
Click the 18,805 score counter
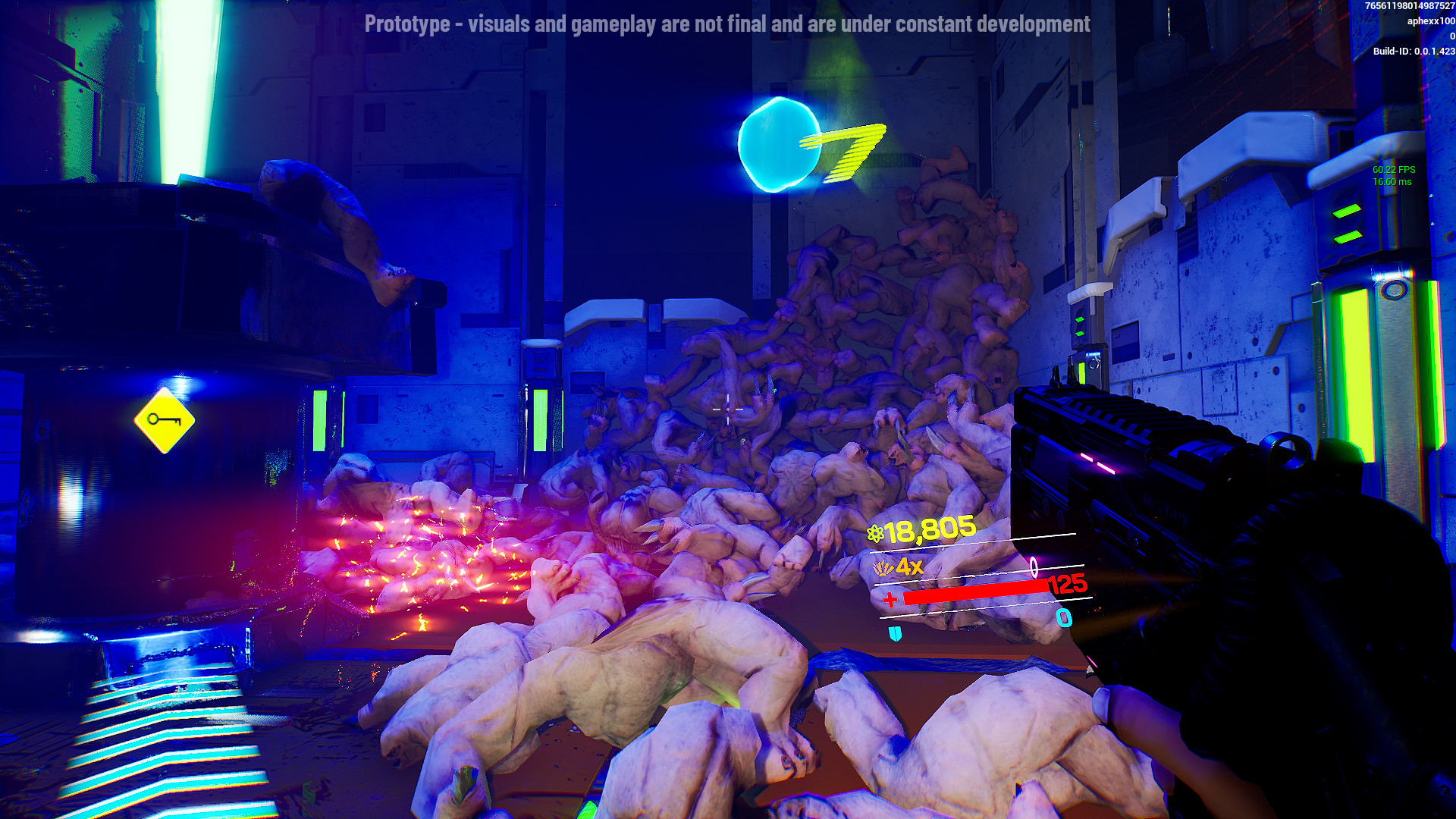click(930, 530)
